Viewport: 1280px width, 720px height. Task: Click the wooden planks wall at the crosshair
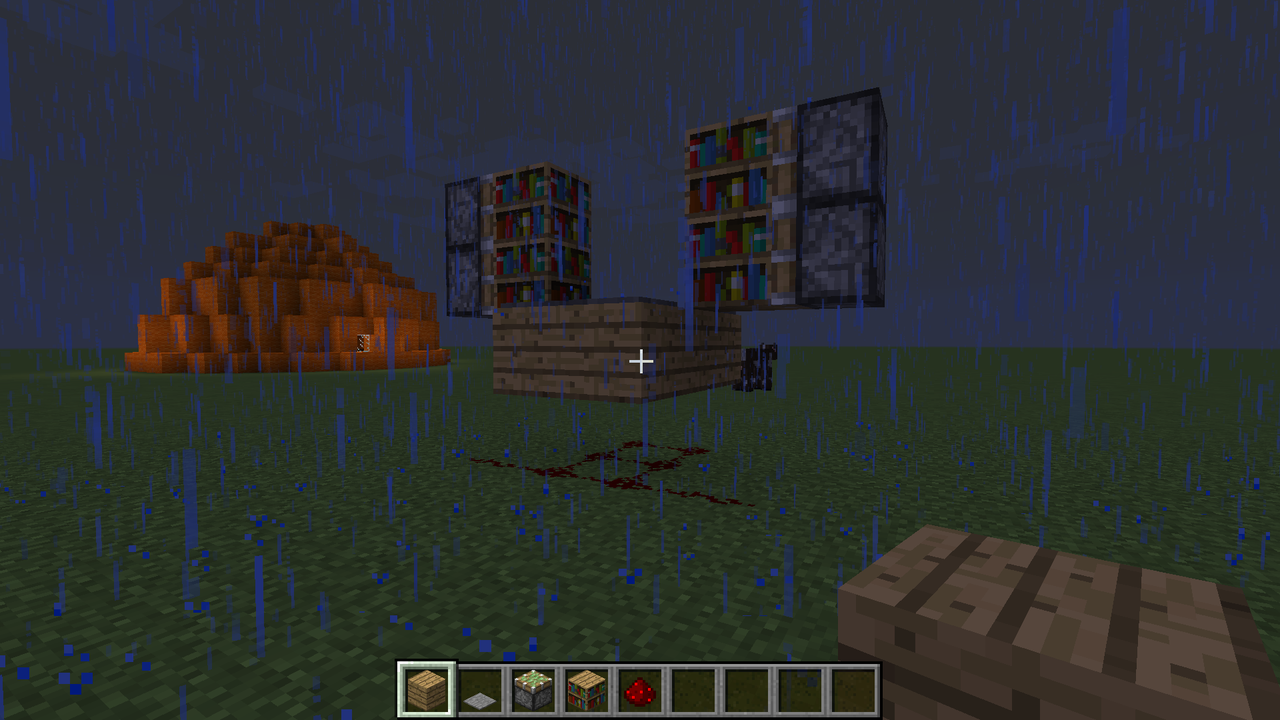[600, 350]
